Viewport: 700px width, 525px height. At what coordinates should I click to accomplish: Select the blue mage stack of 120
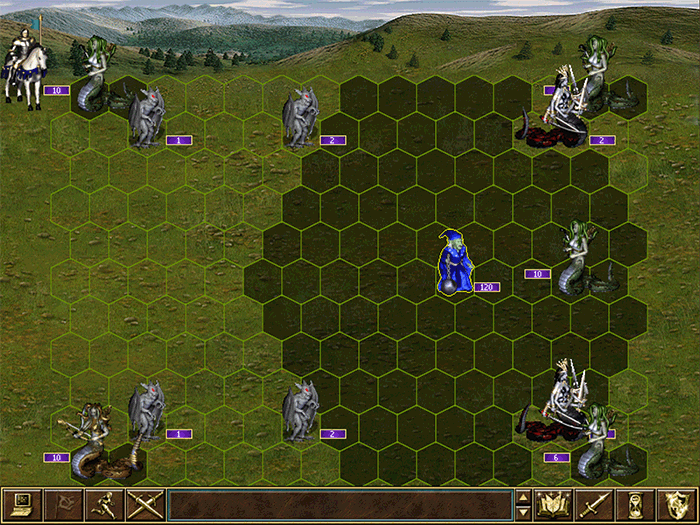point(454,263)
